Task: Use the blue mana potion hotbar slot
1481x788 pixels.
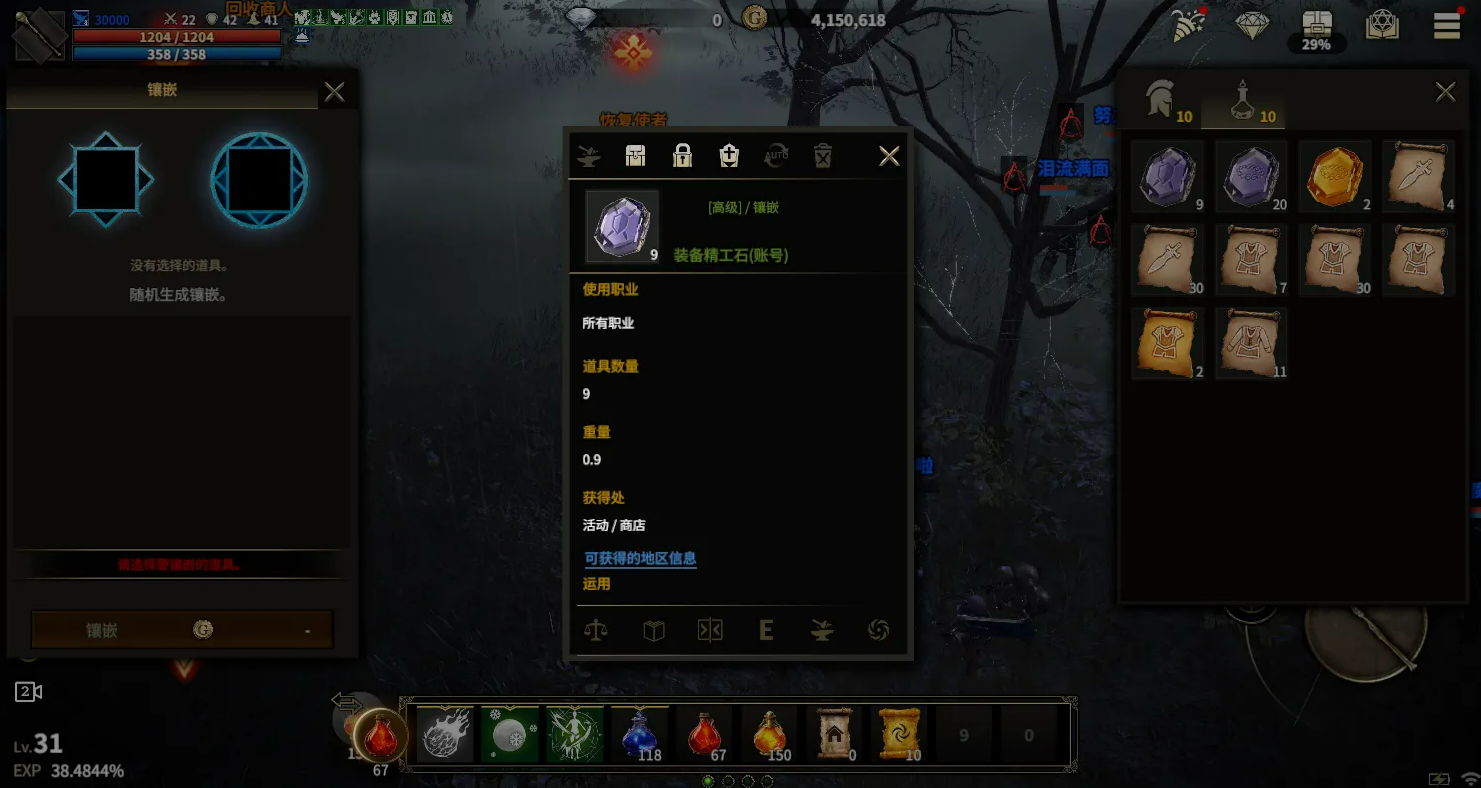Action: (639, 735)
